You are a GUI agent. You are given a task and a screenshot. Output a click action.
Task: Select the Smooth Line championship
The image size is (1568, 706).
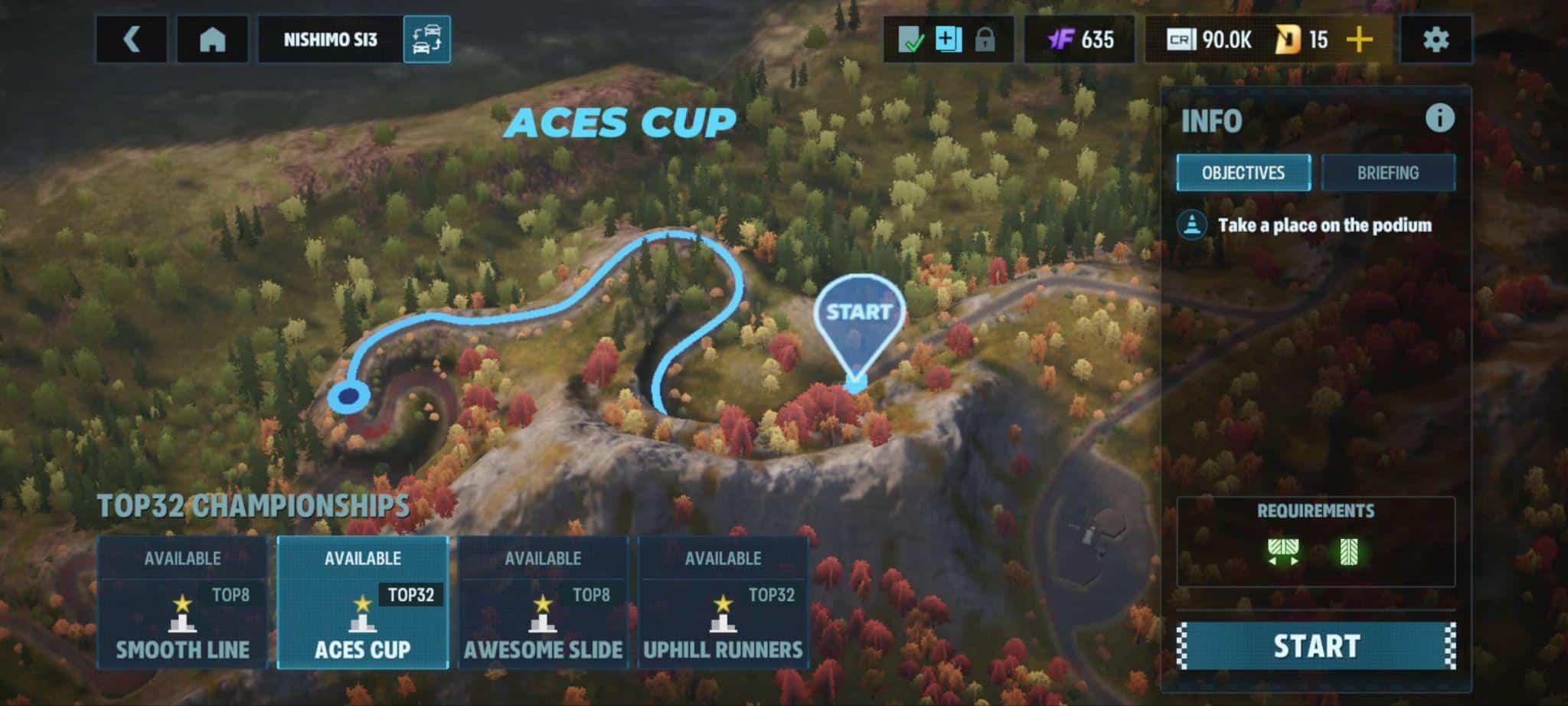[182, 603]
